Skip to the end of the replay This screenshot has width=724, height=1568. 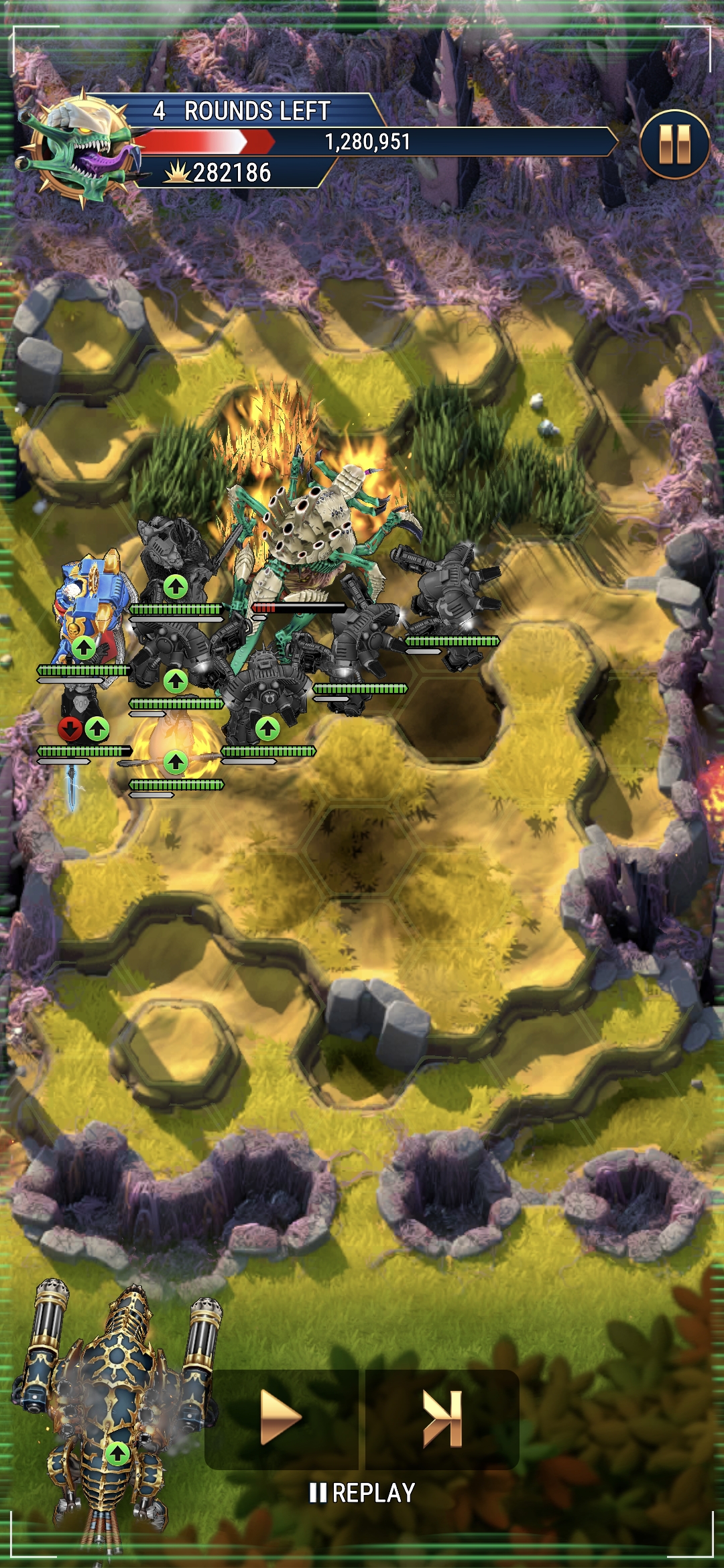click(442, 1418)
